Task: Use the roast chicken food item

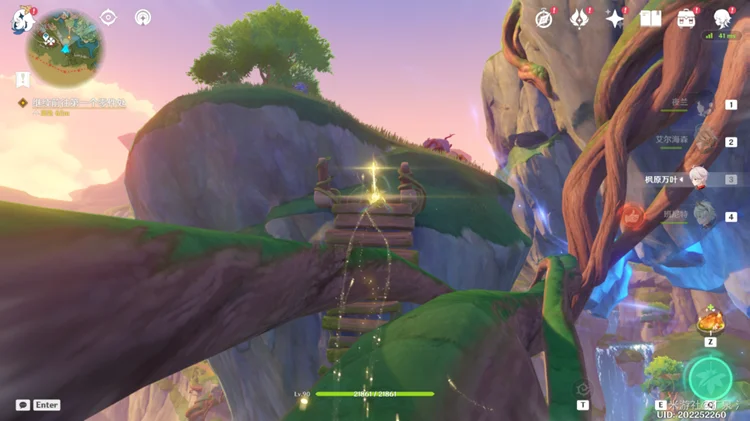Action: click(x=710, y=322)
